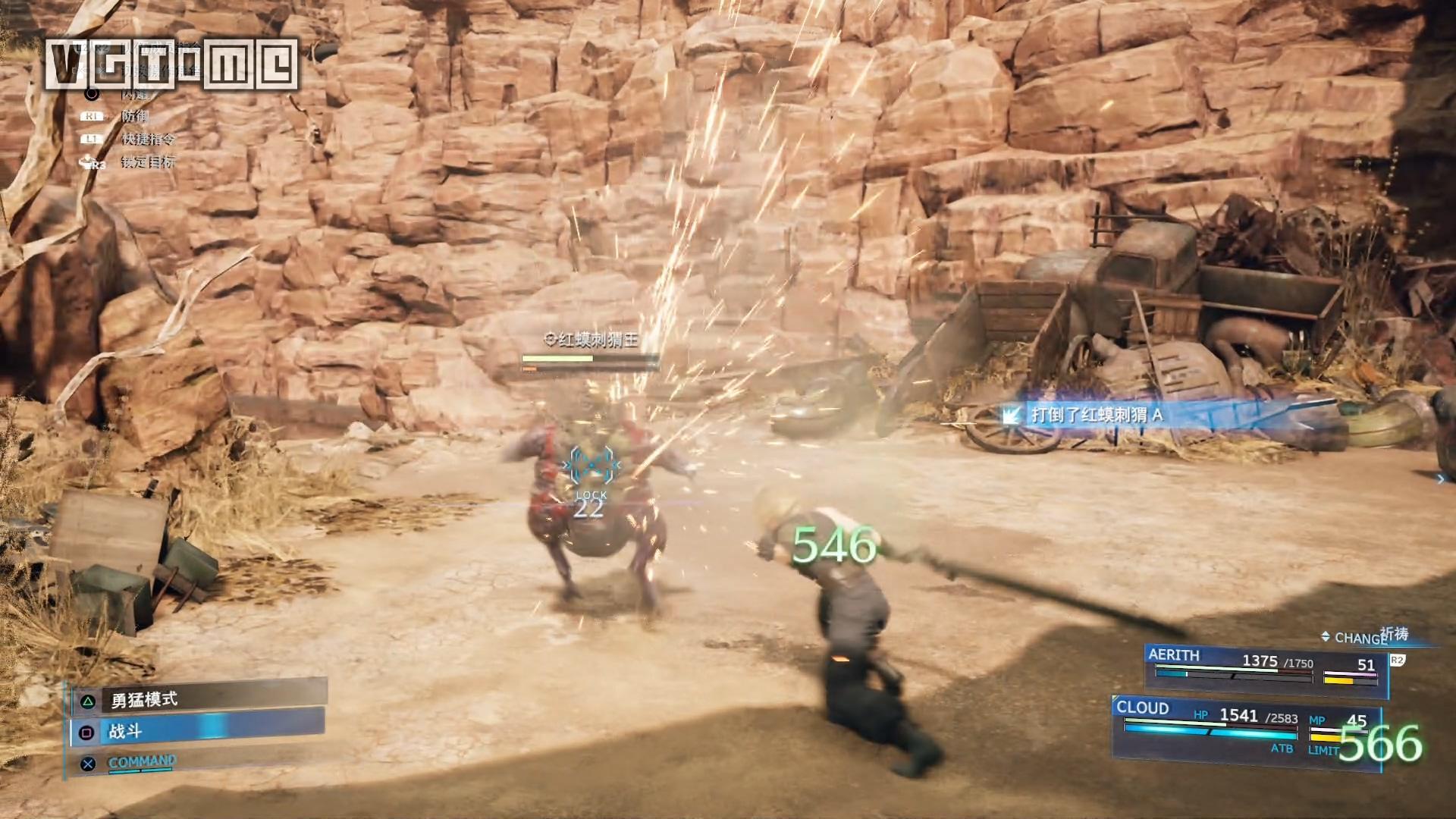Select the 勇猛模式 command
This screenshot has width=1456, height=819.
coord(199,698)
